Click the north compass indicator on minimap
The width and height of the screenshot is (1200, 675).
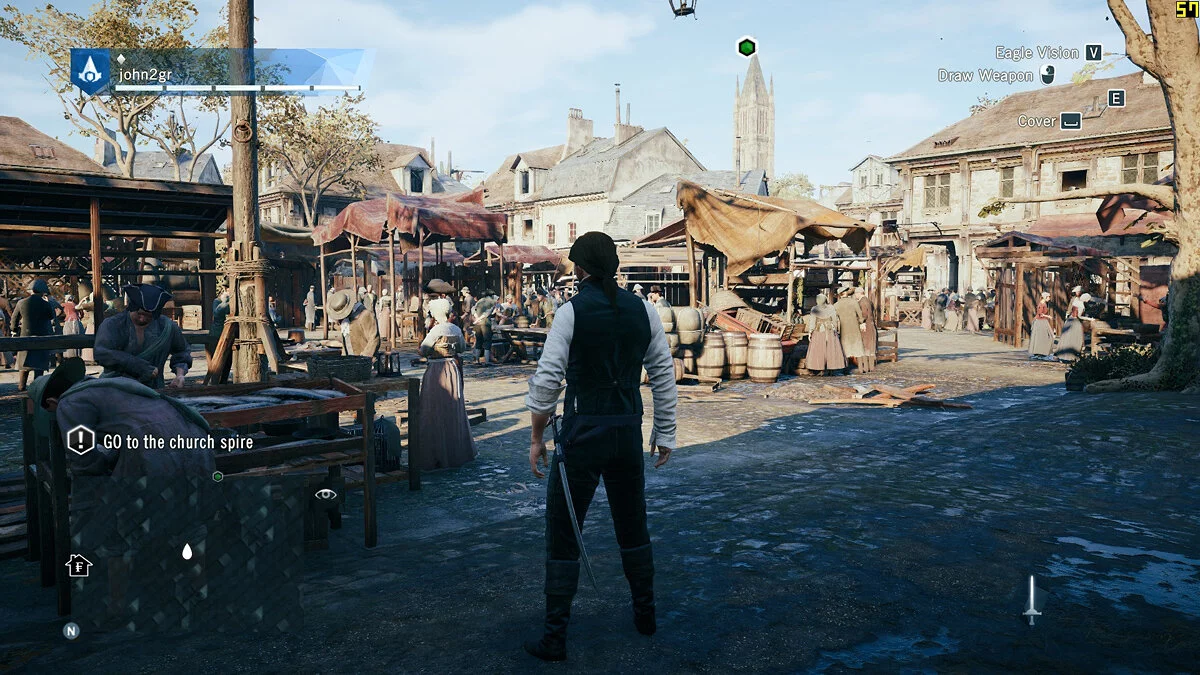point(71,630)
